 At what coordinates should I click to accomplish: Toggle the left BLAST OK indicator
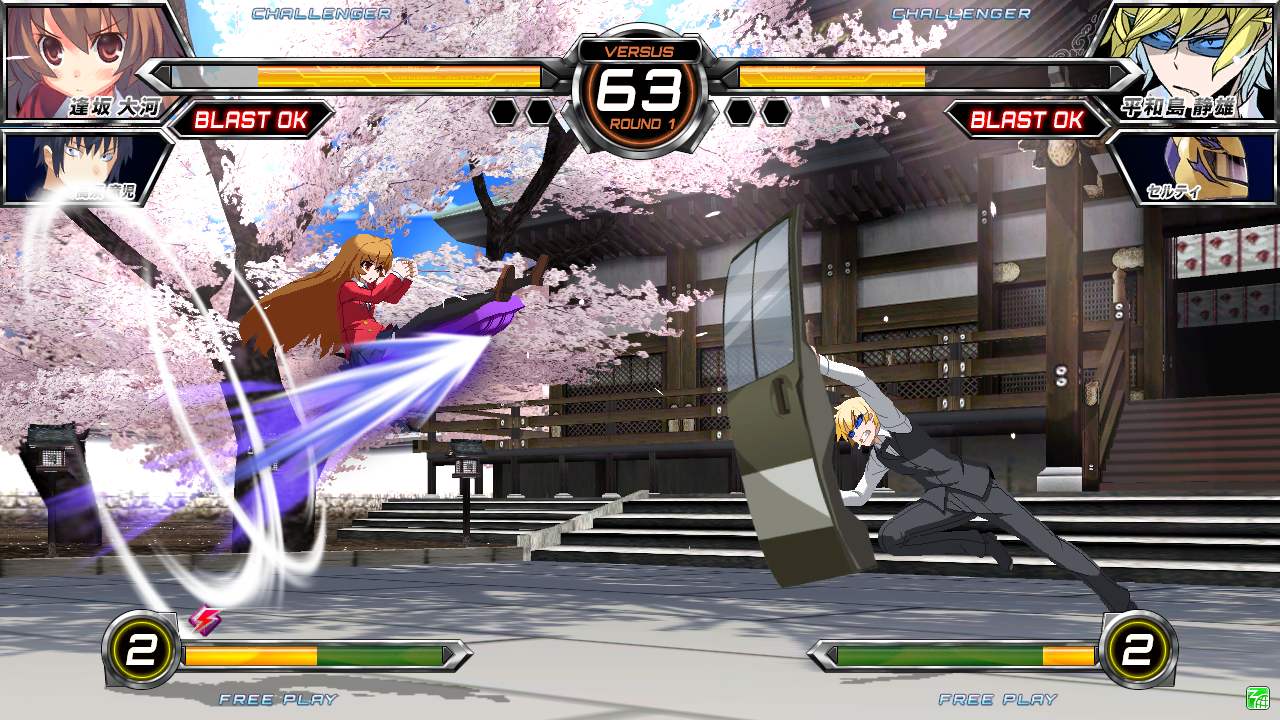(x=250, y=121)
